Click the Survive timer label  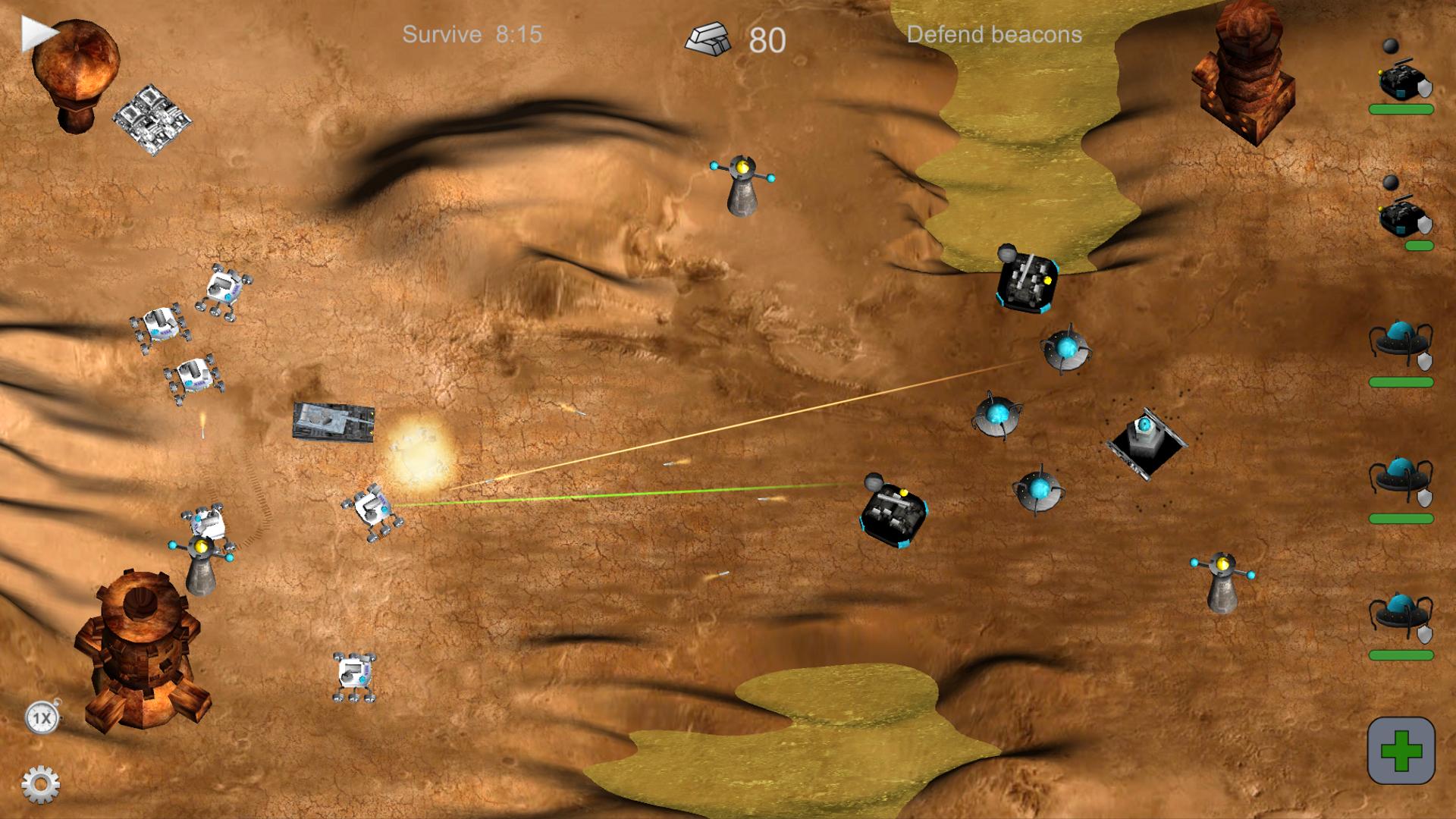472,34
